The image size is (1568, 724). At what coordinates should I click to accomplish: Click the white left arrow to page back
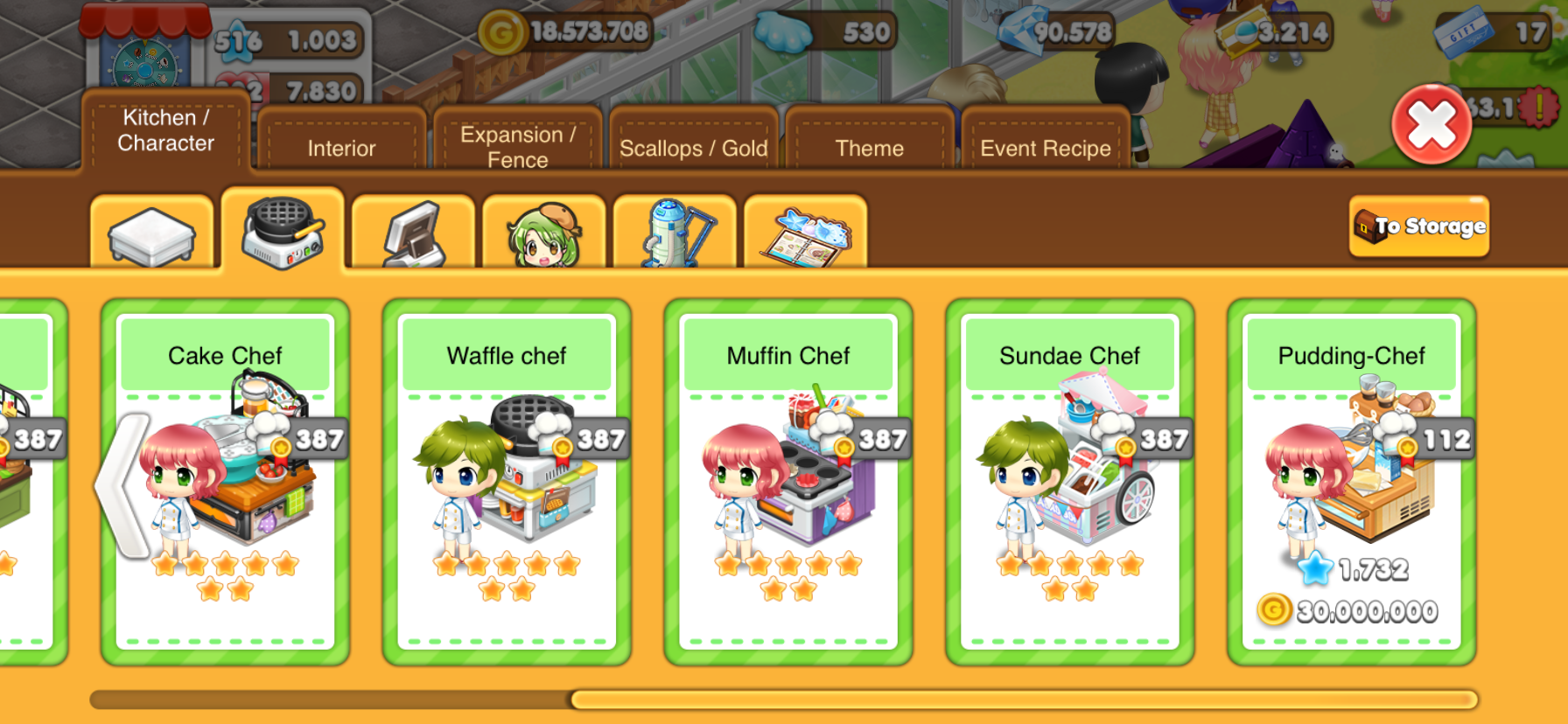point(122,485)
